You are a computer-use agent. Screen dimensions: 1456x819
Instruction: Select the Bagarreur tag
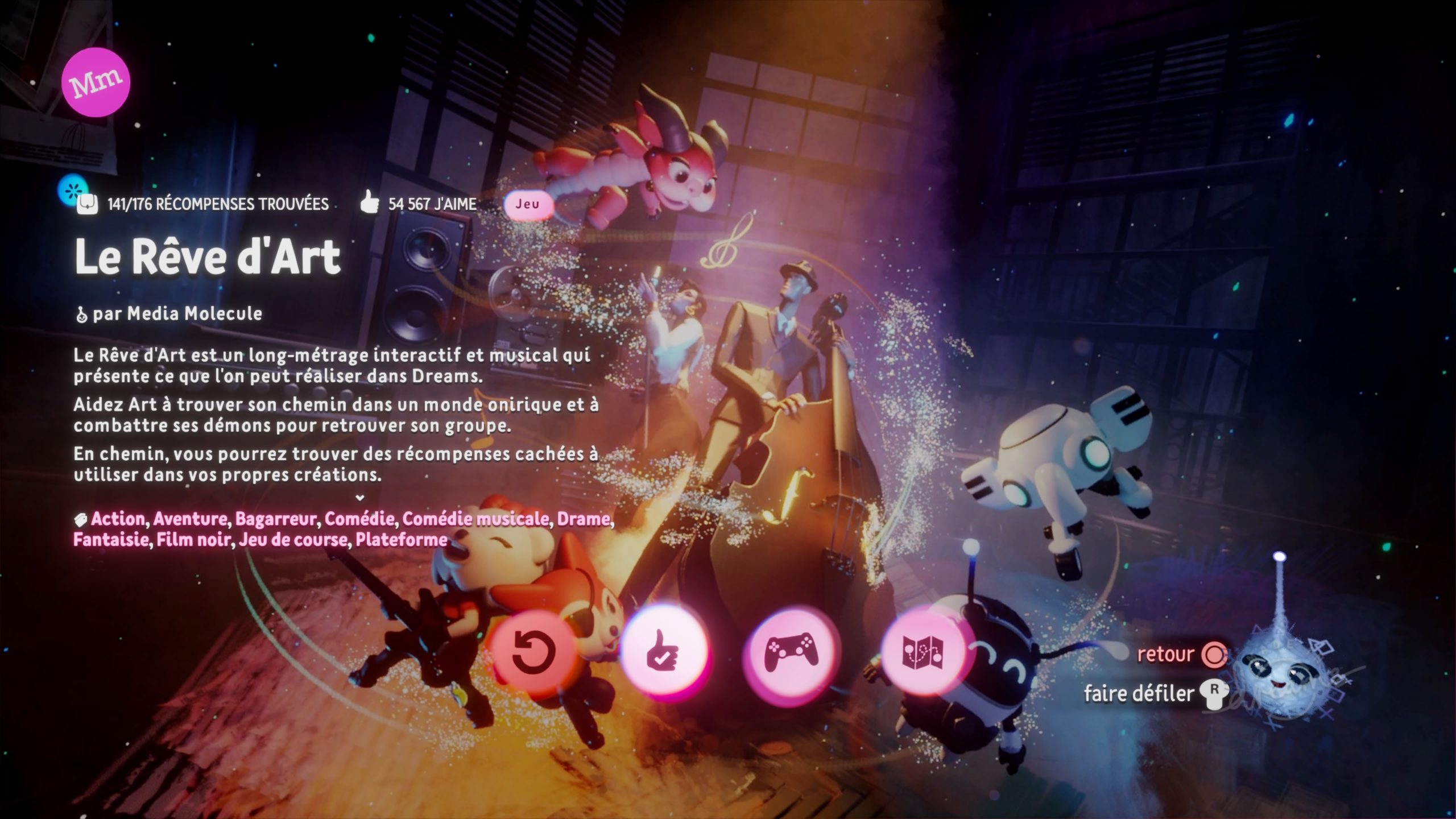275,519
